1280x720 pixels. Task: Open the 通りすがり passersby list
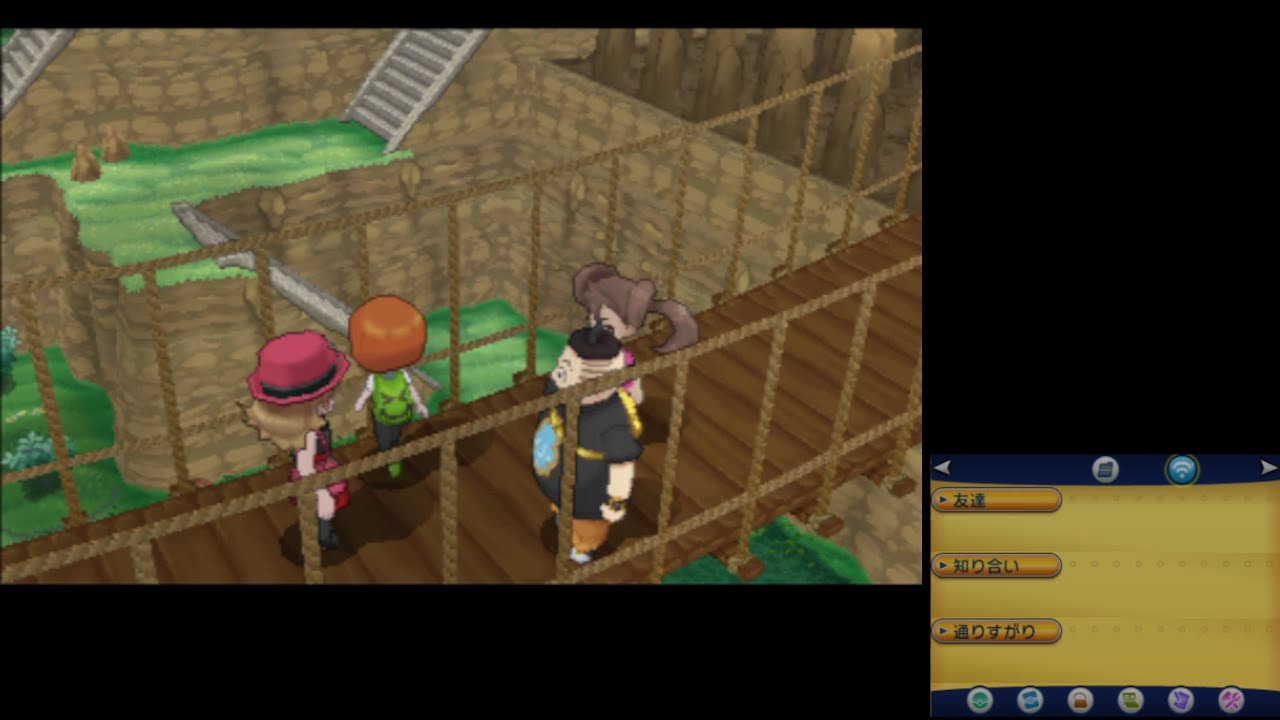[x=996, y=632]
